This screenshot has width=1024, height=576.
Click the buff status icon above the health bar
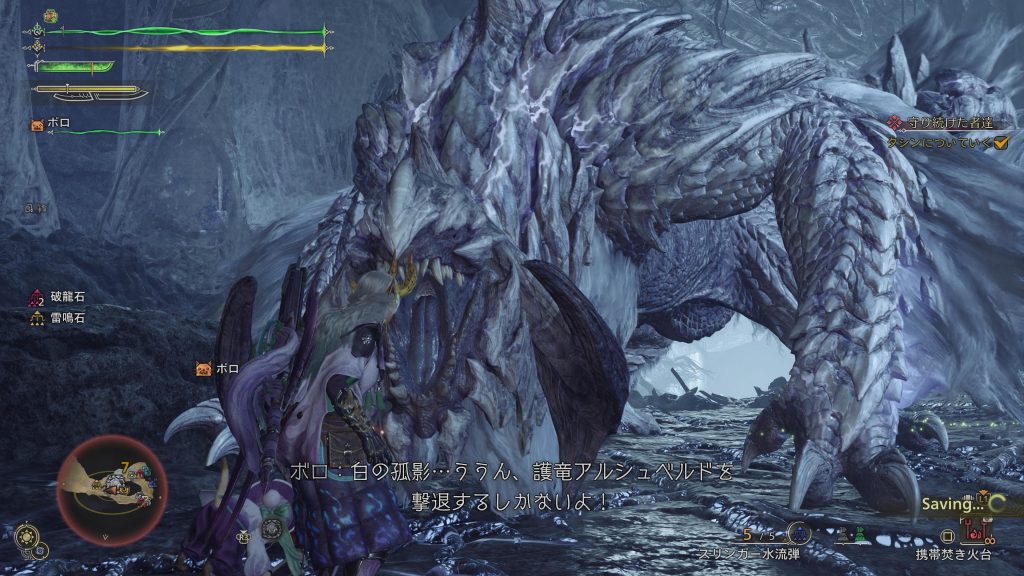coord(51,17)
